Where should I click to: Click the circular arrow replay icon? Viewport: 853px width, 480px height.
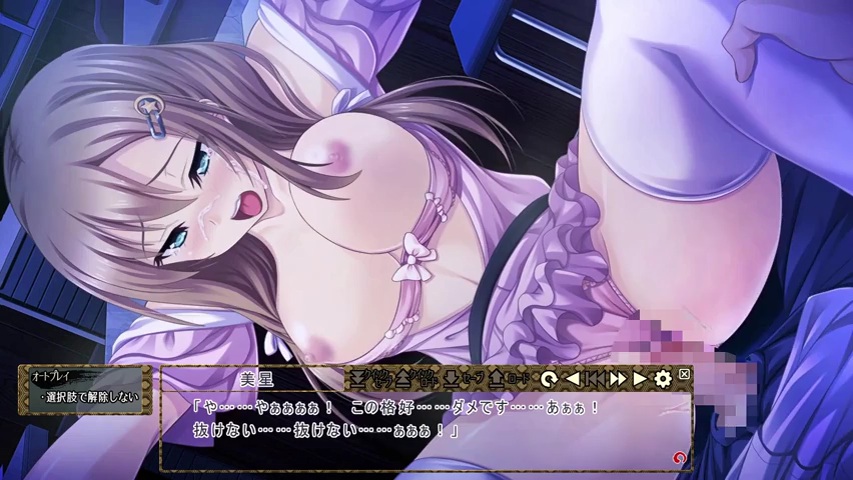(x=548, y=379)
